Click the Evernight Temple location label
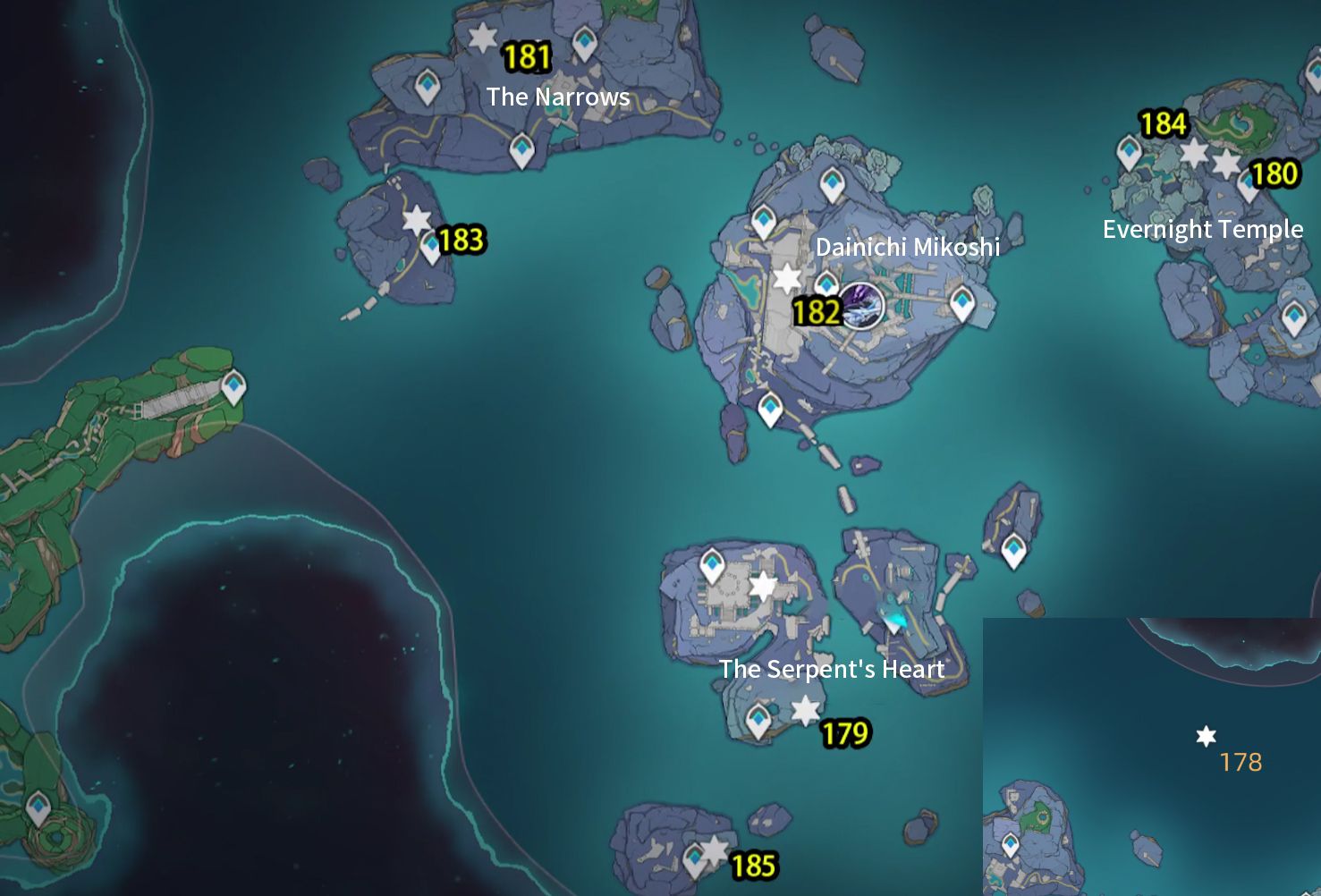Screen dimensions: 1321x896 pos(1203,229)
